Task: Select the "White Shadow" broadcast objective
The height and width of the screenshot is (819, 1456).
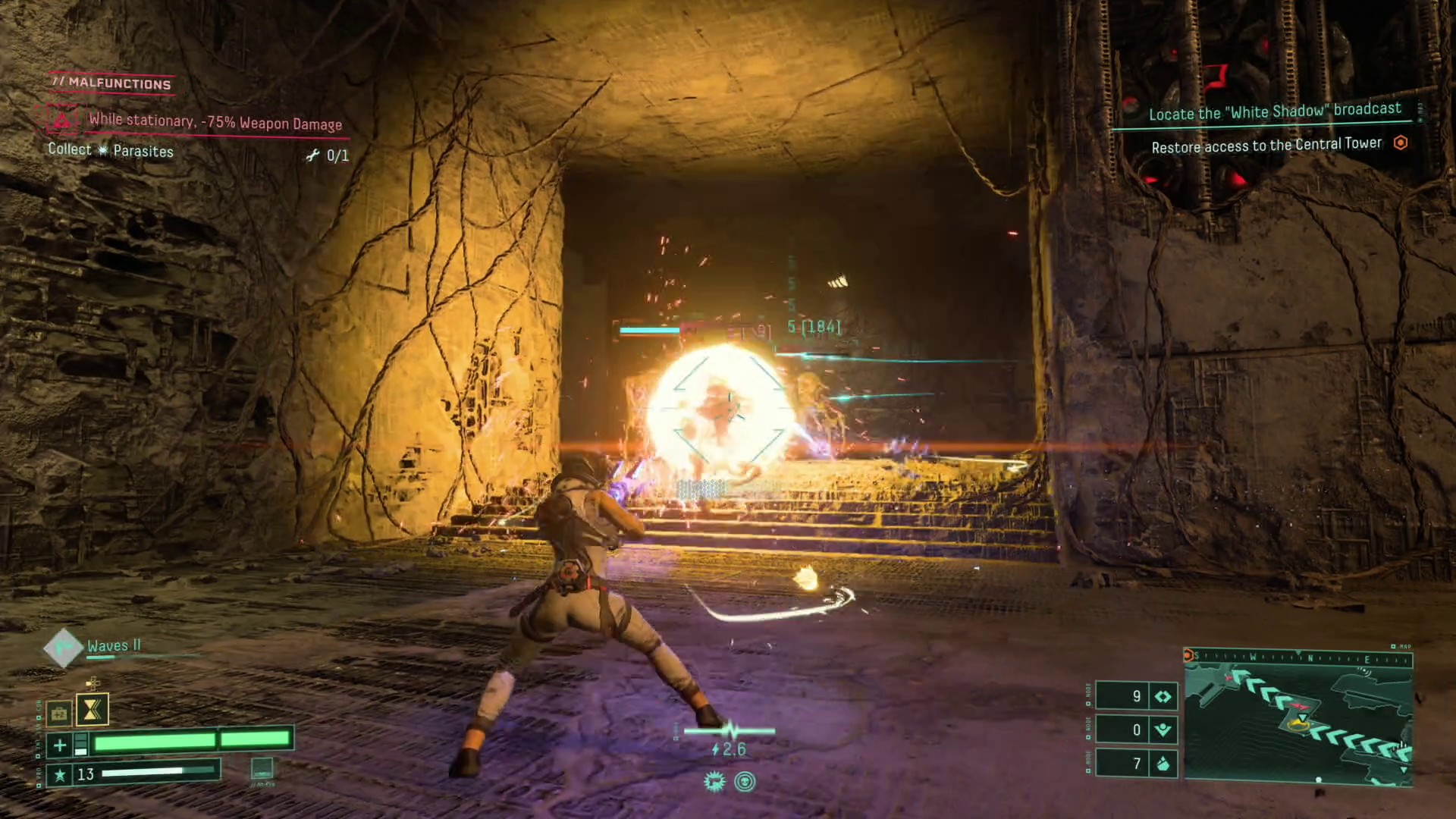Action: [1274, 112]
